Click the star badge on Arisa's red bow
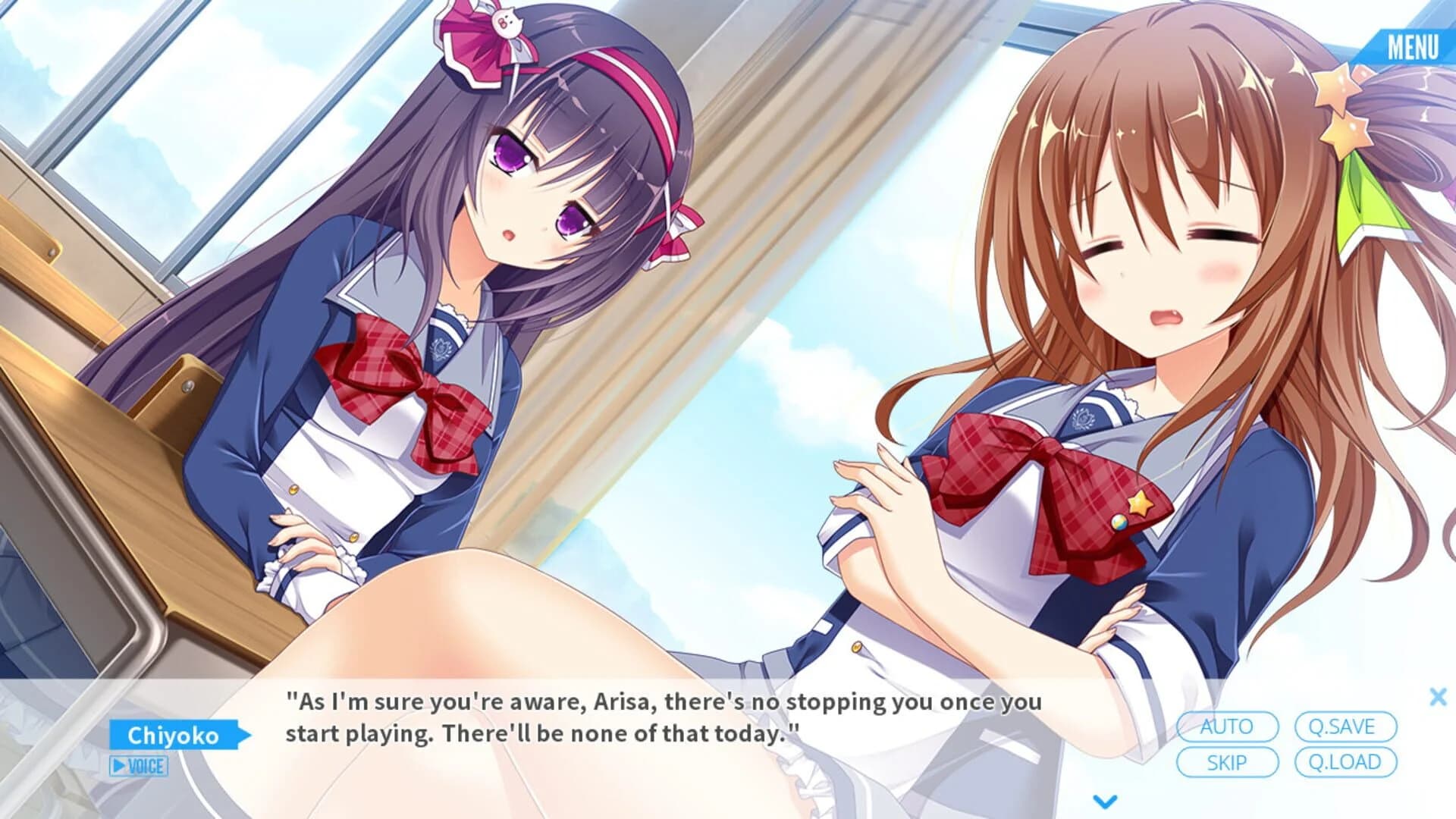The image size is (1456, 819). click(x=1141, y=504)
